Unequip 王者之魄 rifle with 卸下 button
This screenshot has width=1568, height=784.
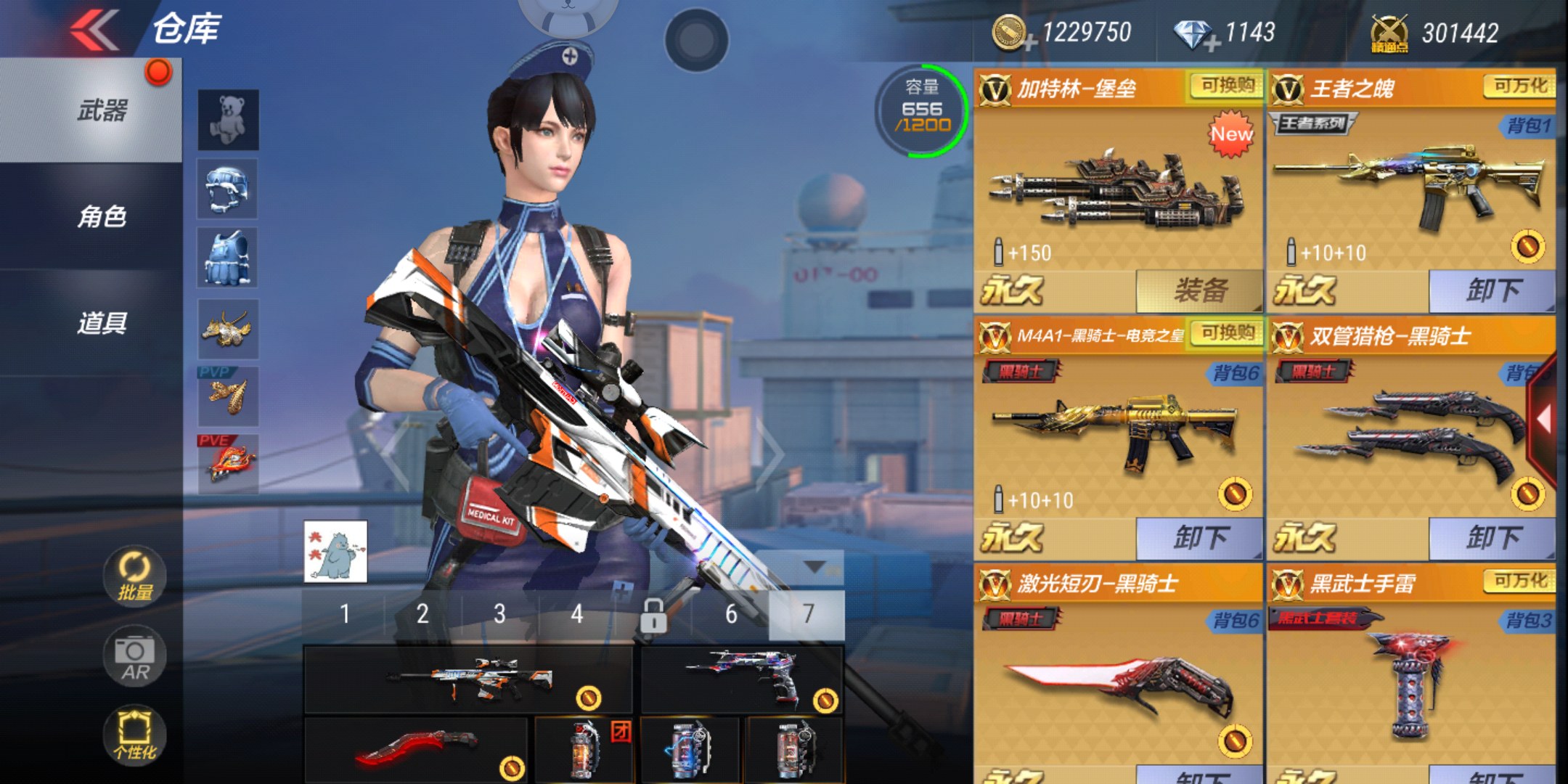pos(1492,291)
